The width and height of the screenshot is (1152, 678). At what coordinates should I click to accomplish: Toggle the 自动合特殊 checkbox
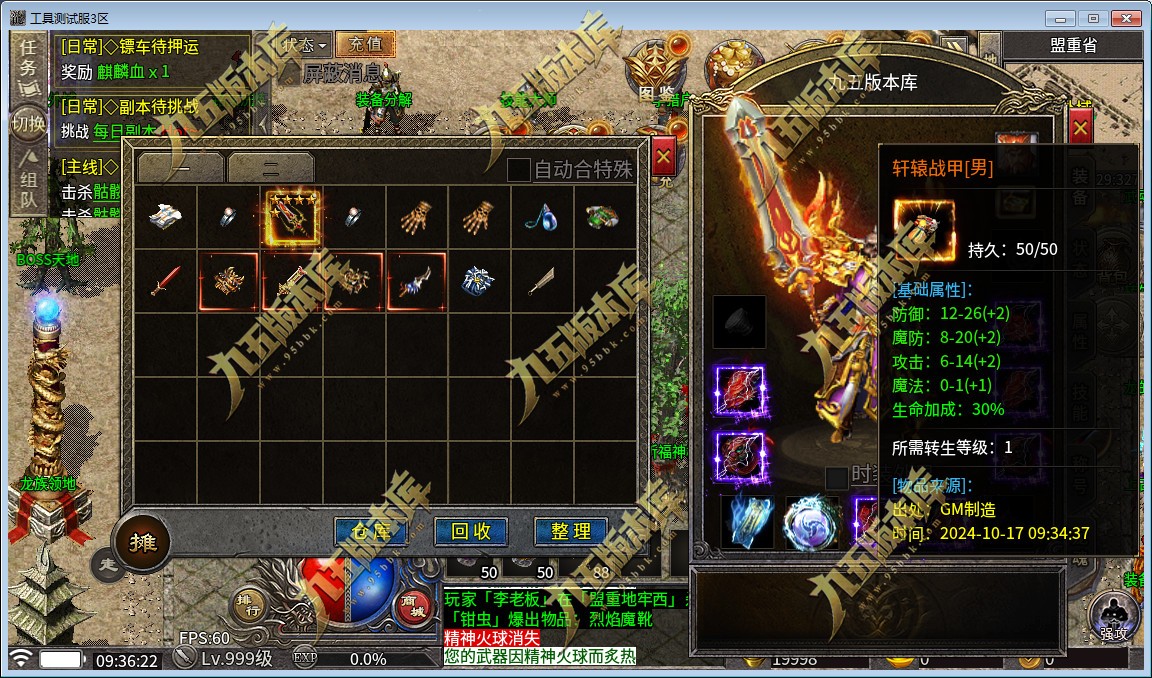(518, 170)
